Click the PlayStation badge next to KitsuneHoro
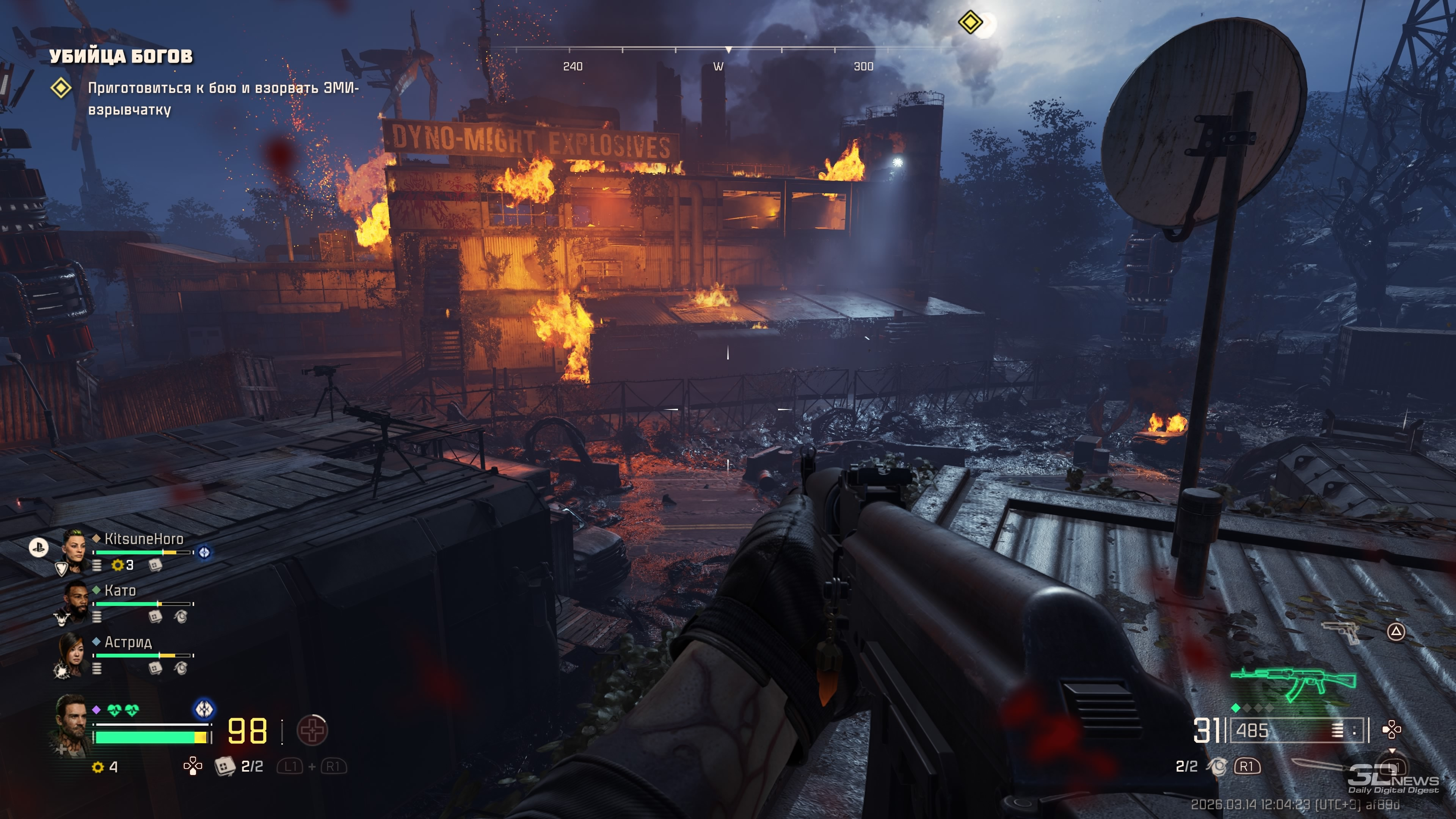1456x819 pixels. pyautogui.click(x=38, y=546)
